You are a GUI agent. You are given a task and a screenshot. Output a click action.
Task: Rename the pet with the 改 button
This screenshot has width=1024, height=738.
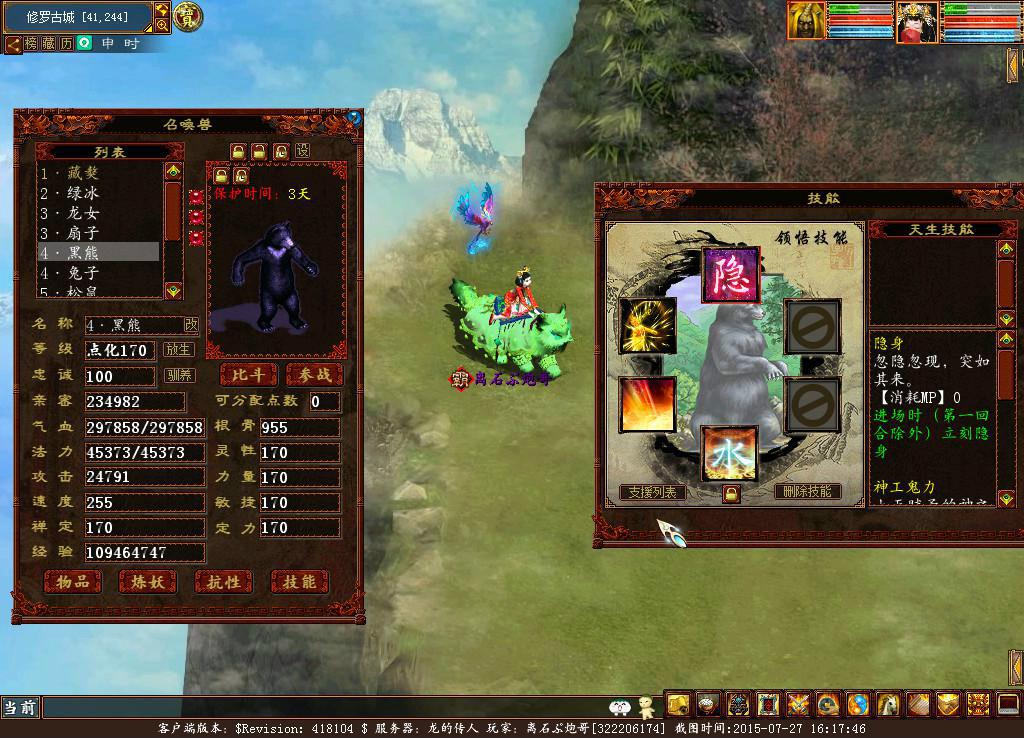tap(191, 325)
